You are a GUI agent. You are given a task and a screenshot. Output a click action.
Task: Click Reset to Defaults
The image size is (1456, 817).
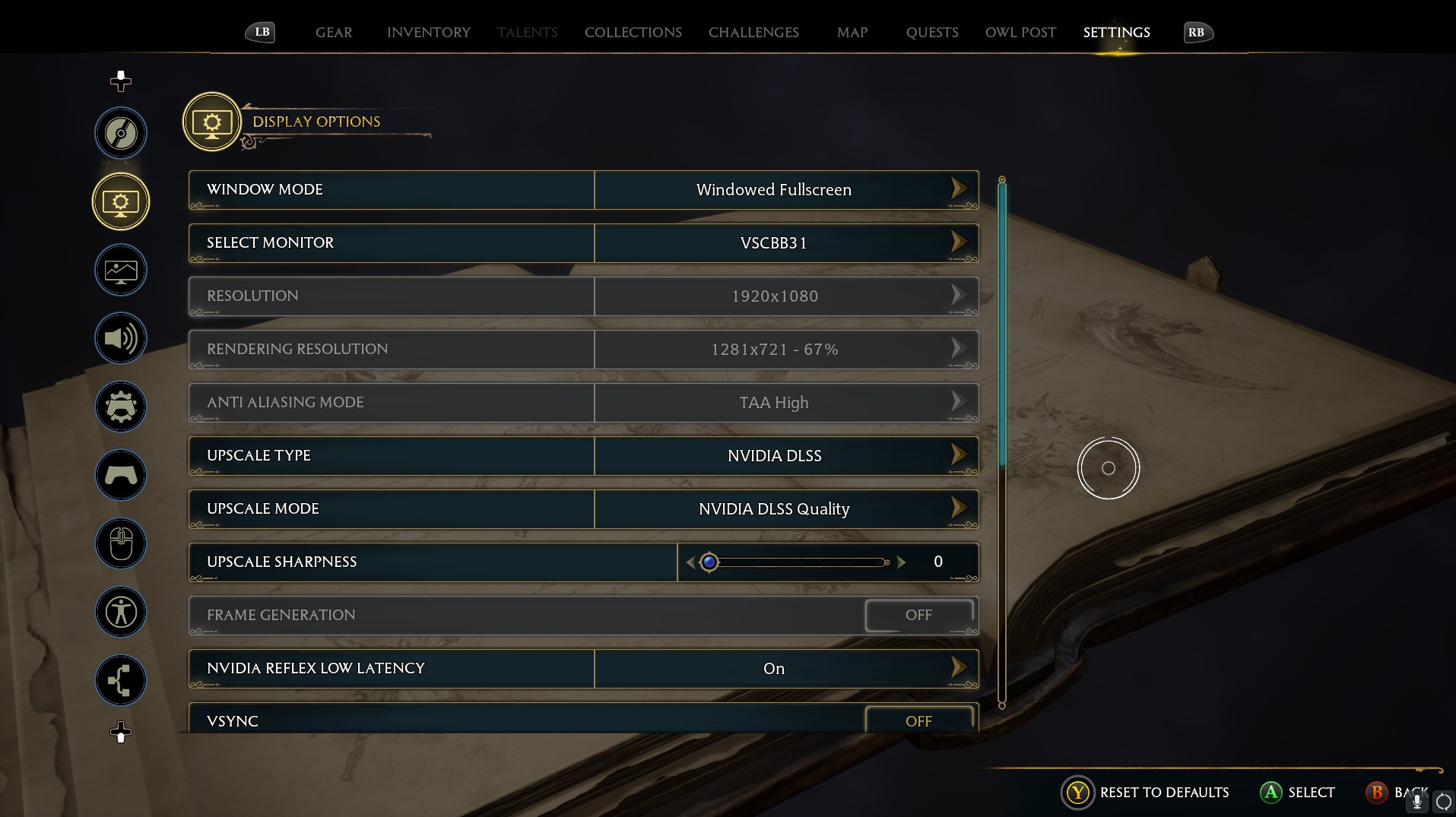click(1163, 793)
